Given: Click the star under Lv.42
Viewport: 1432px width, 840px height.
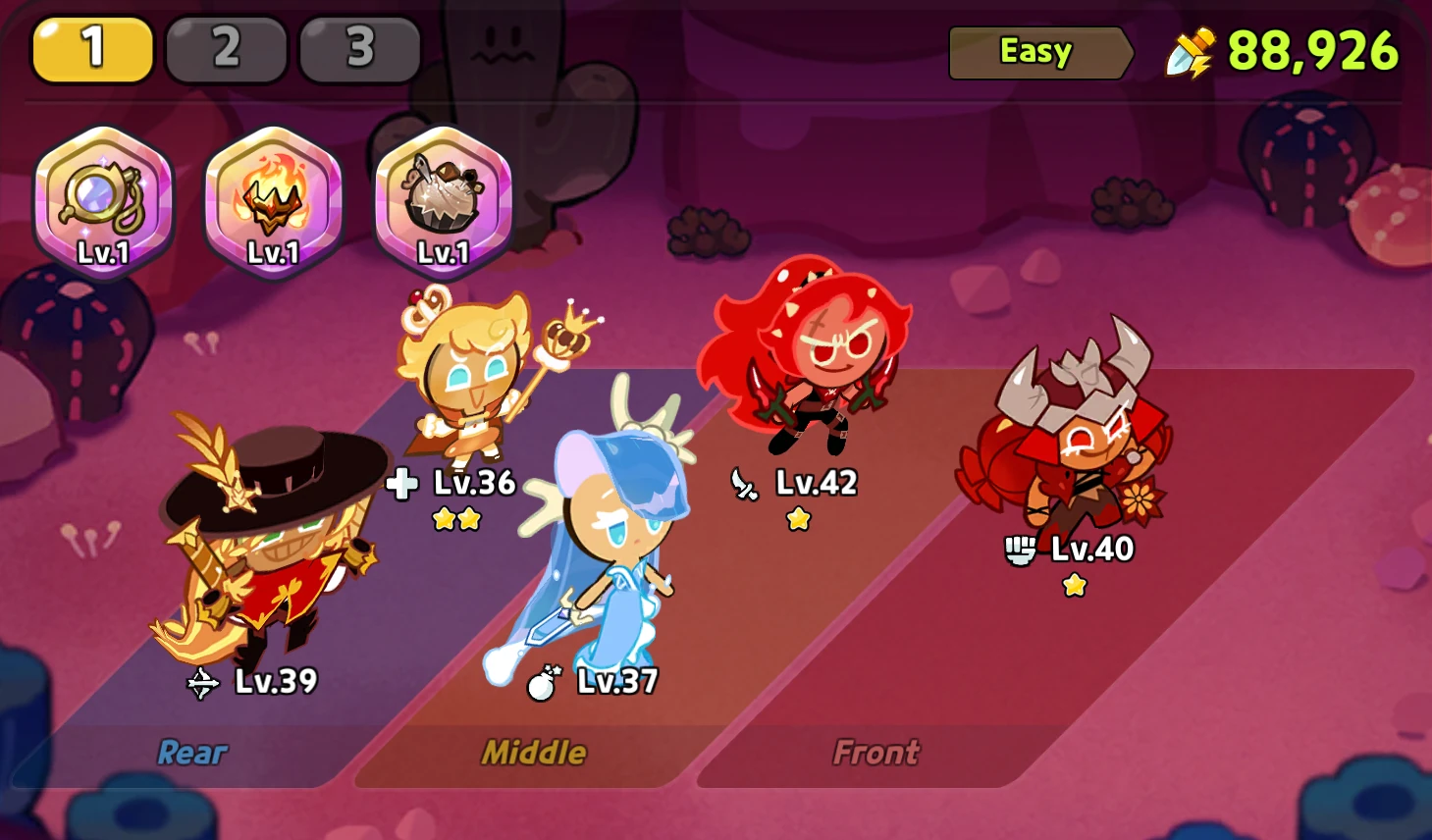Looking at the screenshot, I should (x=798, y=518).
